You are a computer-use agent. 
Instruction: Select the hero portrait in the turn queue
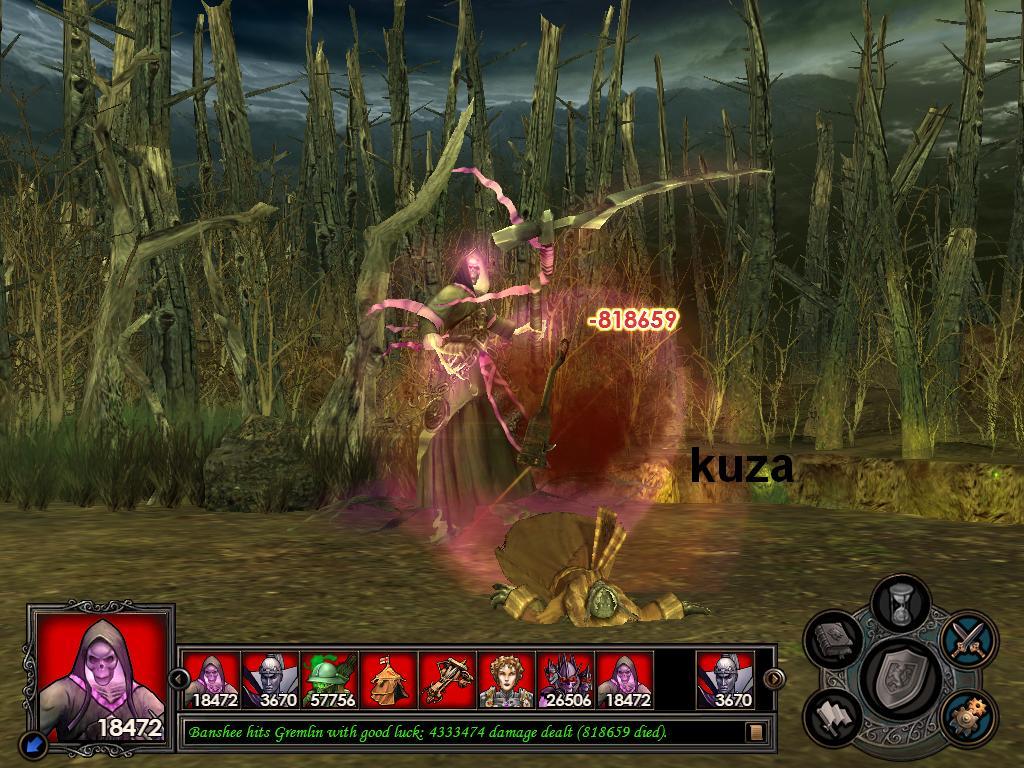pyautogui.click(x=507, y=680)
